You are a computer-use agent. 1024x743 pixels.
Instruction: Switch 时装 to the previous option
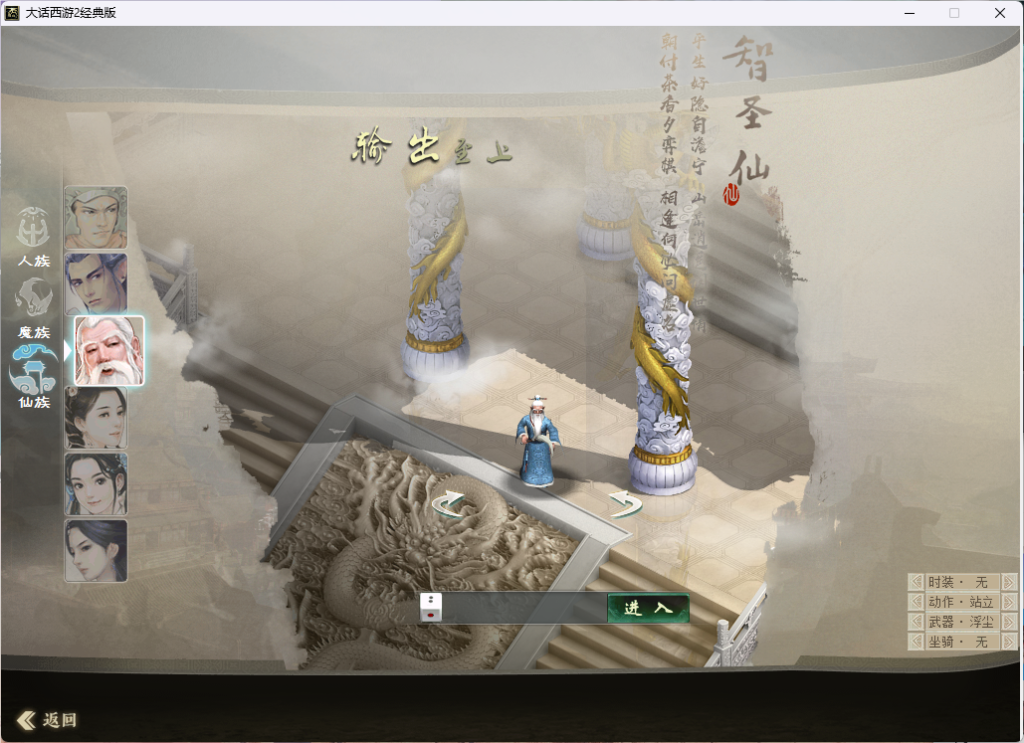(916, 582)
